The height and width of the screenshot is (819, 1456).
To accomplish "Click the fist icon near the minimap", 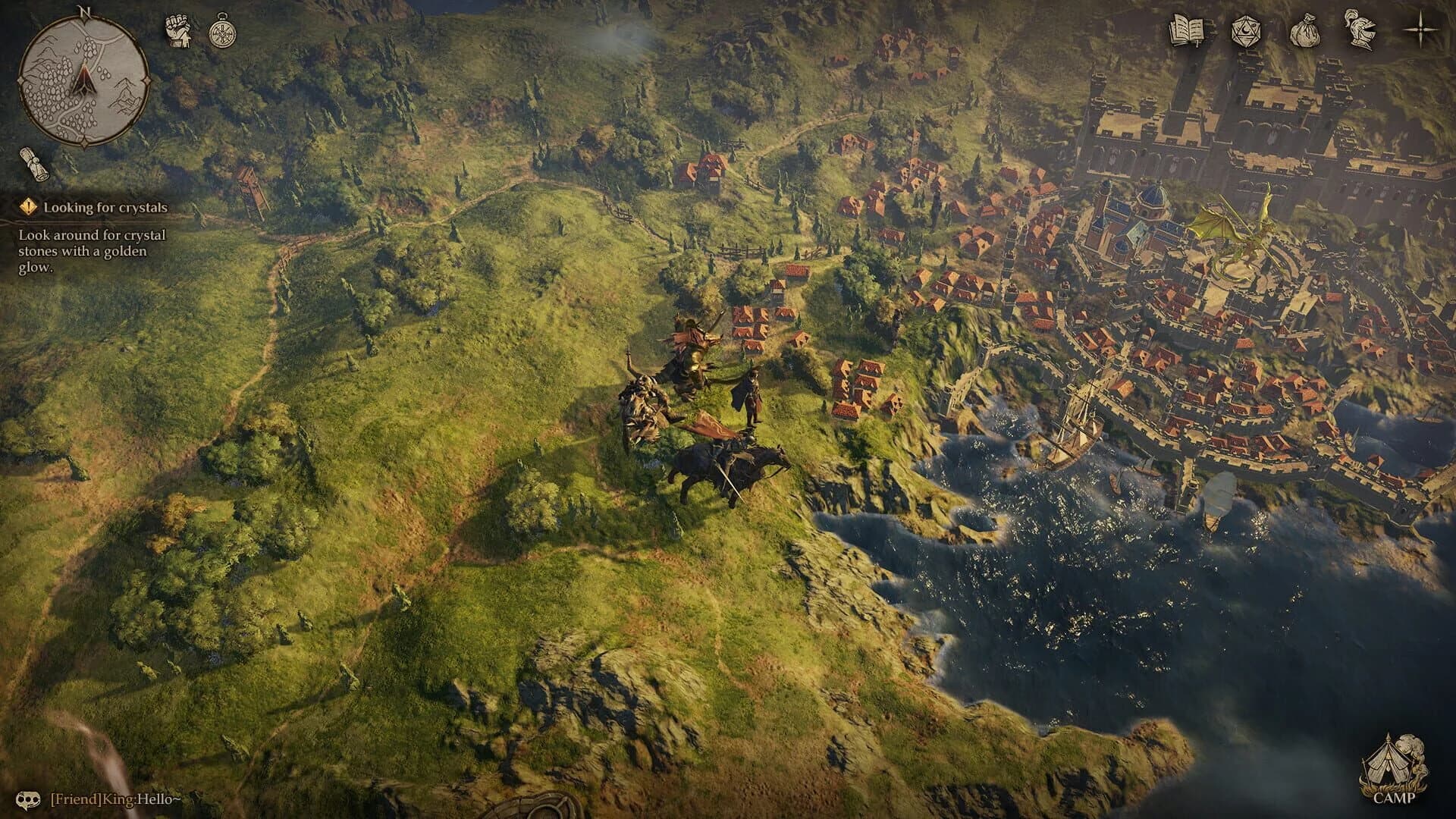I will click(178, 30).
